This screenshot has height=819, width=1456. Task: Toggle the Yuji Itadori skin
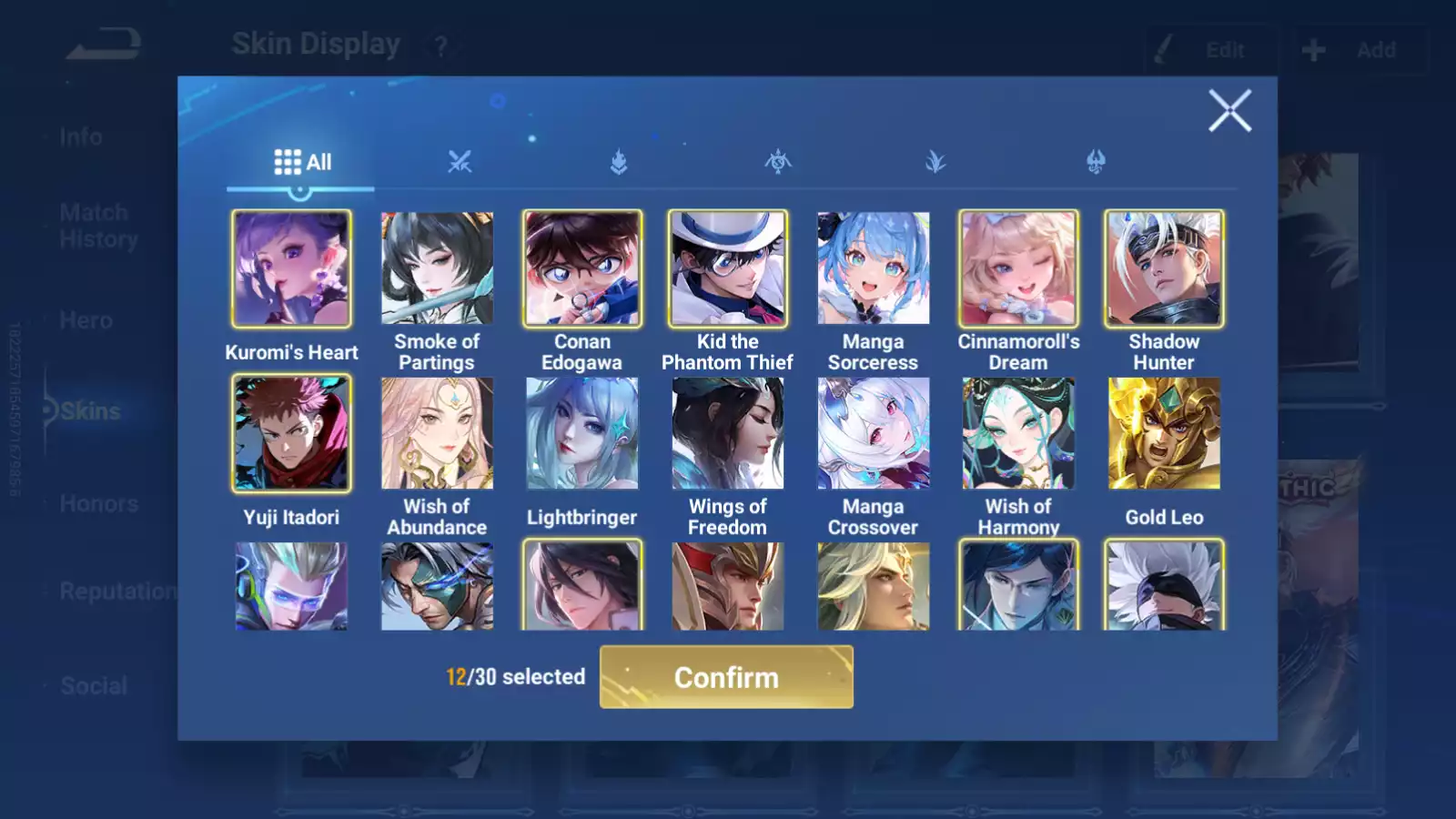click(291, 434)
